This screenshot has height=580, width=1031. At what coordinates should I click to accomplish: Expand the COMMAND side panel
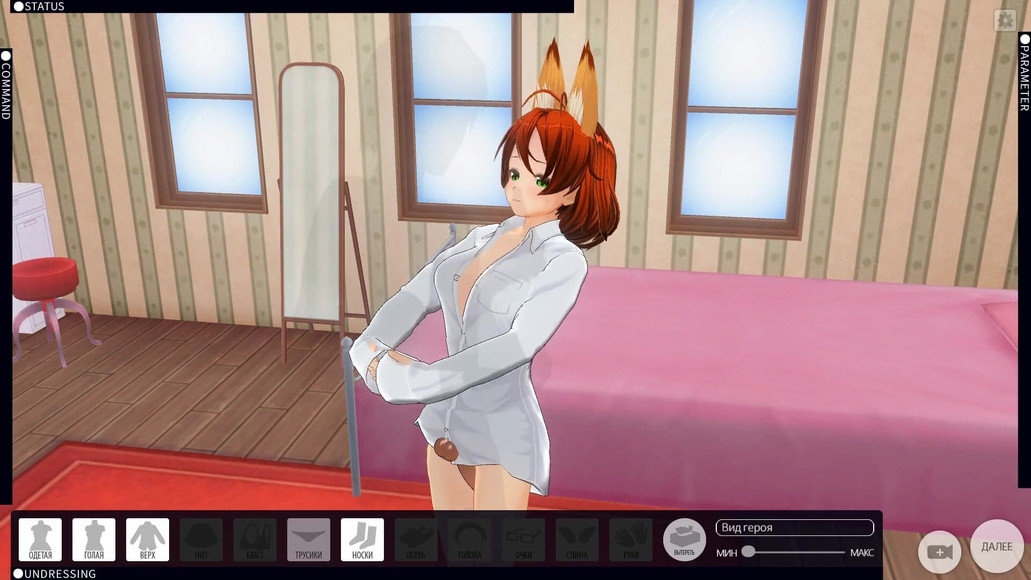coord(6,86)
